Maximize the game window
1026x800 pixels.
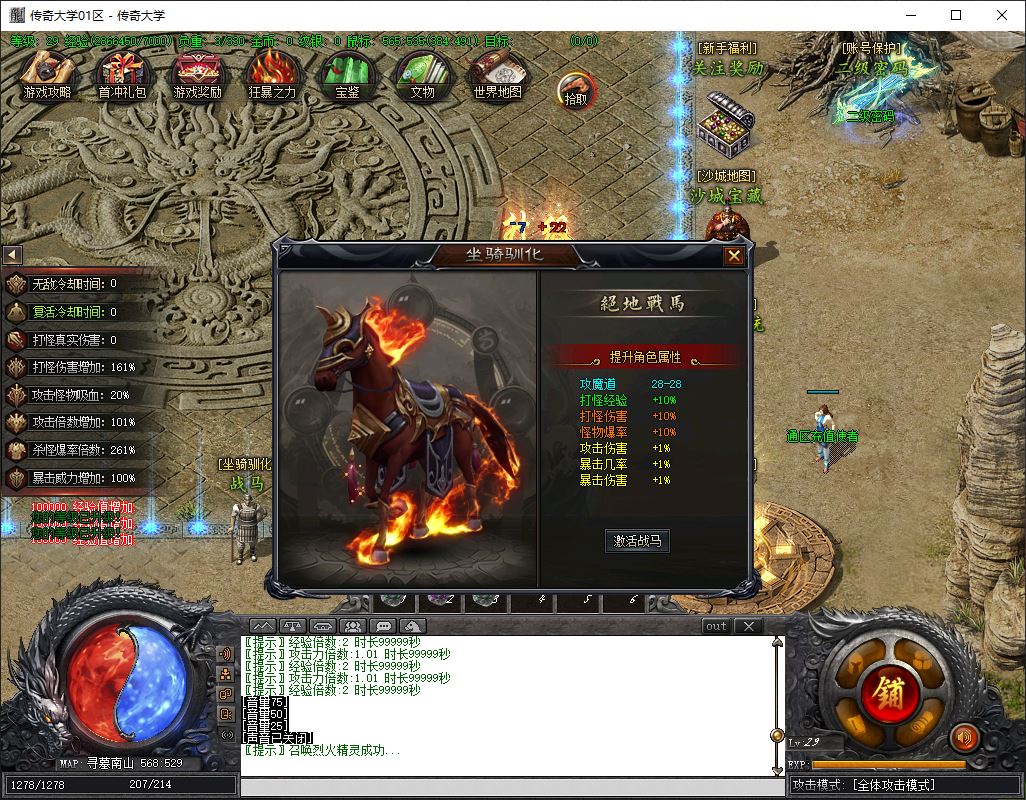(956, 15)
